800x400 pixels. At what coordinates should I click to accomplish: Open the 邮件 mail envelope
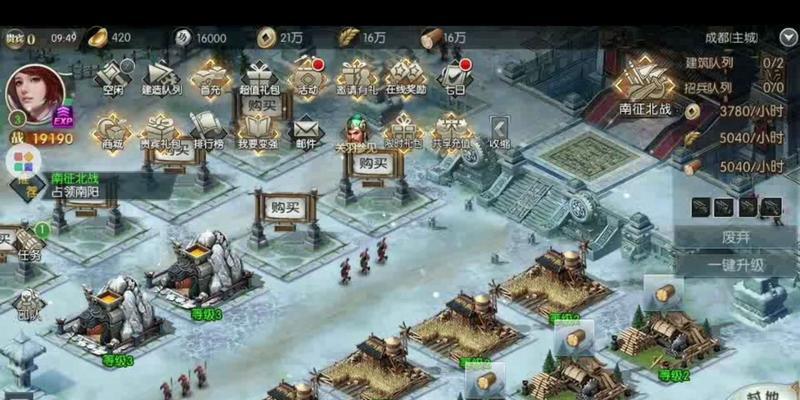pyautogui.click(x=306, y=130)
